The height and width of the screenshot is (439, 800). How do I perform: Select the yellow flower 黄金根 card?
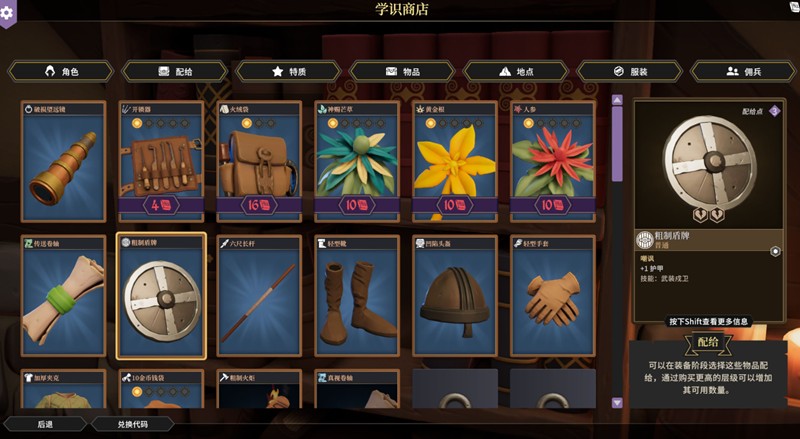455,162
